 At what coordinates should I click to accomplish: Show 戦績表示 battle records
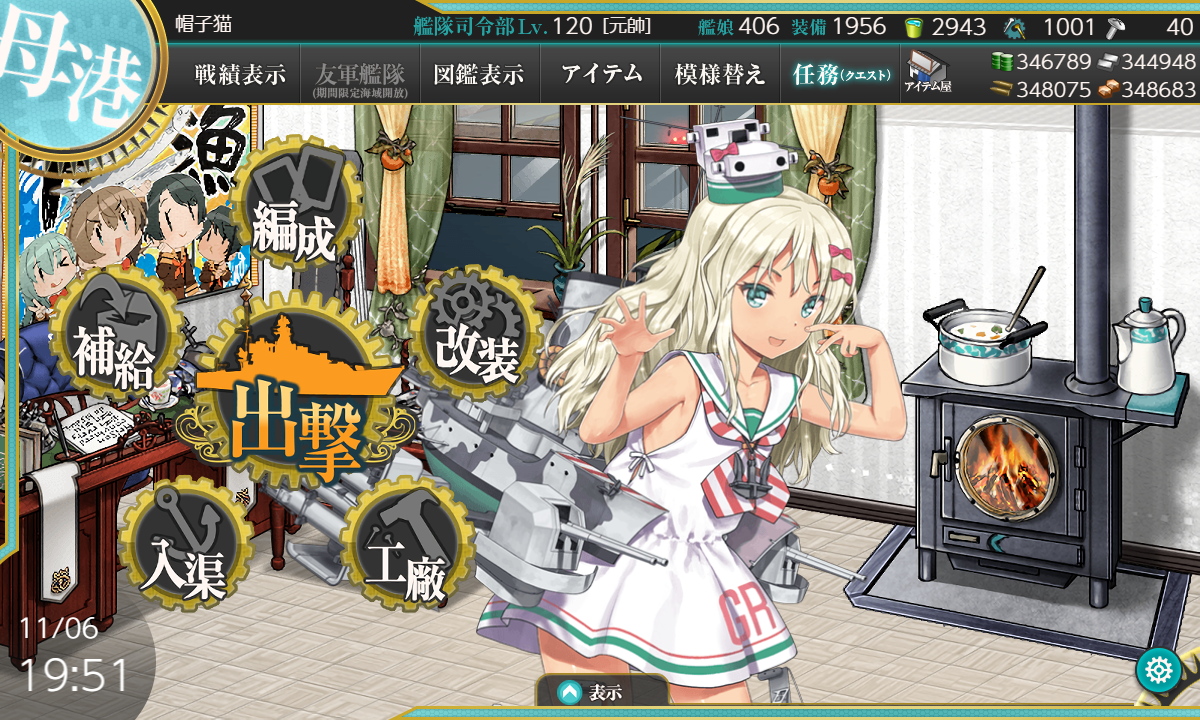(x=240, y=75)
